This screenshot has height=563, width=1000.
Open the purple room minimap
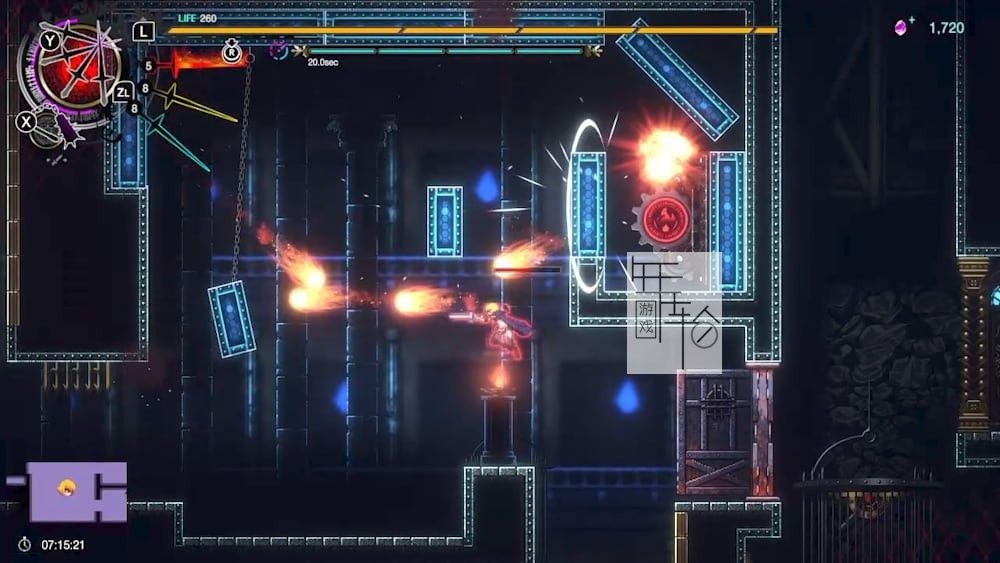[75, 491]
